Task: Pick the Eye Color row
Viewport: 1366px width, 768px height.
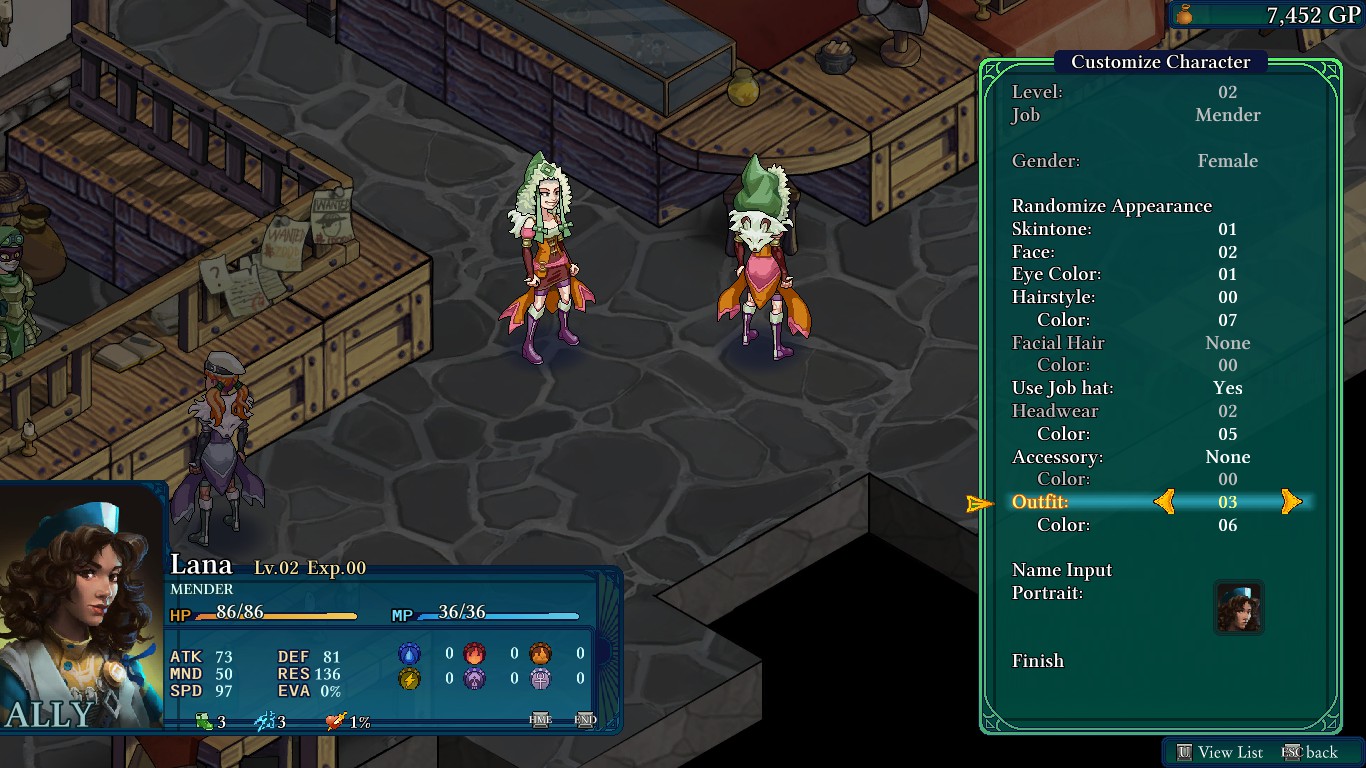Action: [1056, 274]
